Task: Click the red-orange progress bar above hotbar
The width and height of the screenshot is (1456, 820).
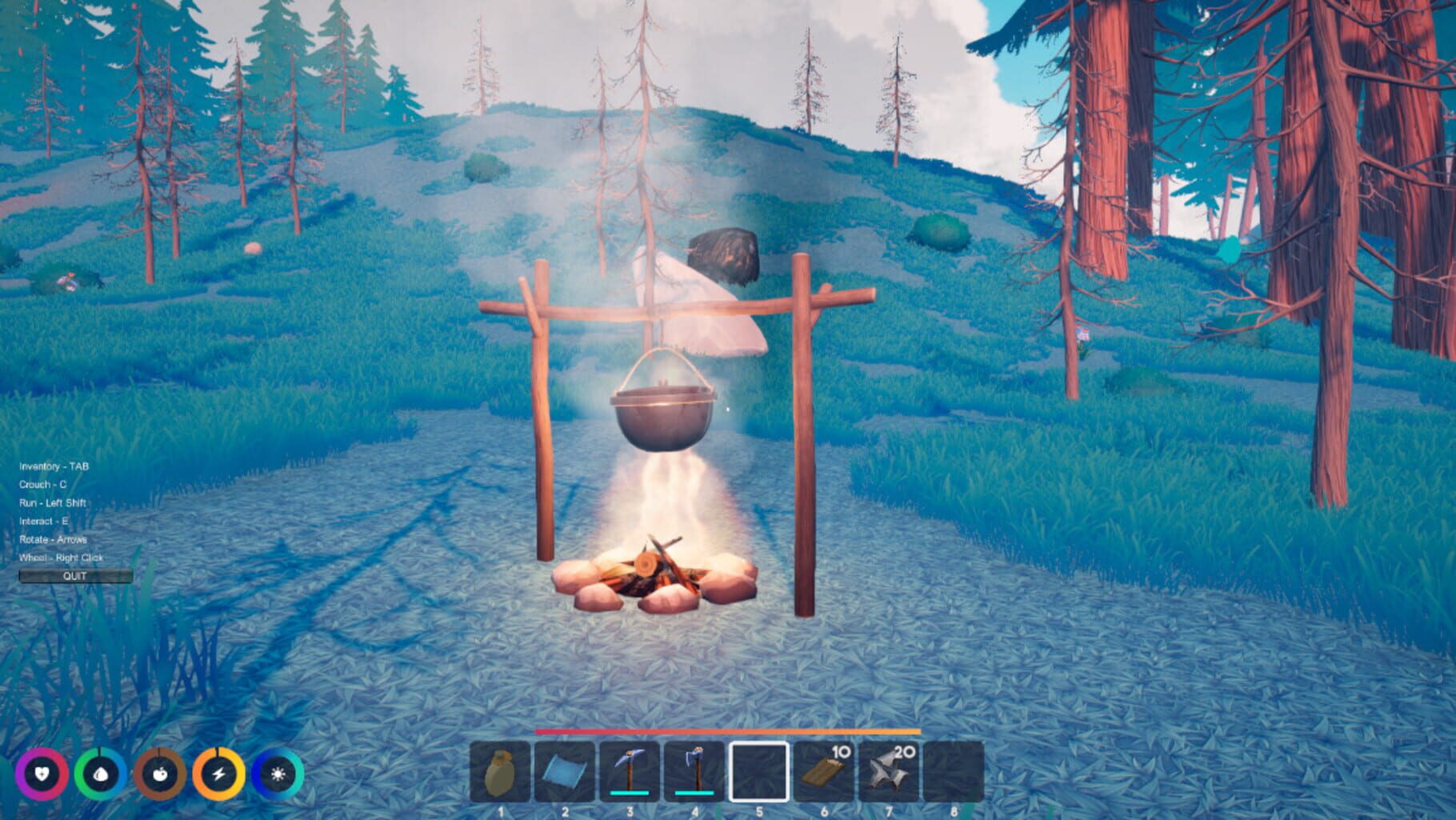Action: [x=728, y=733]
